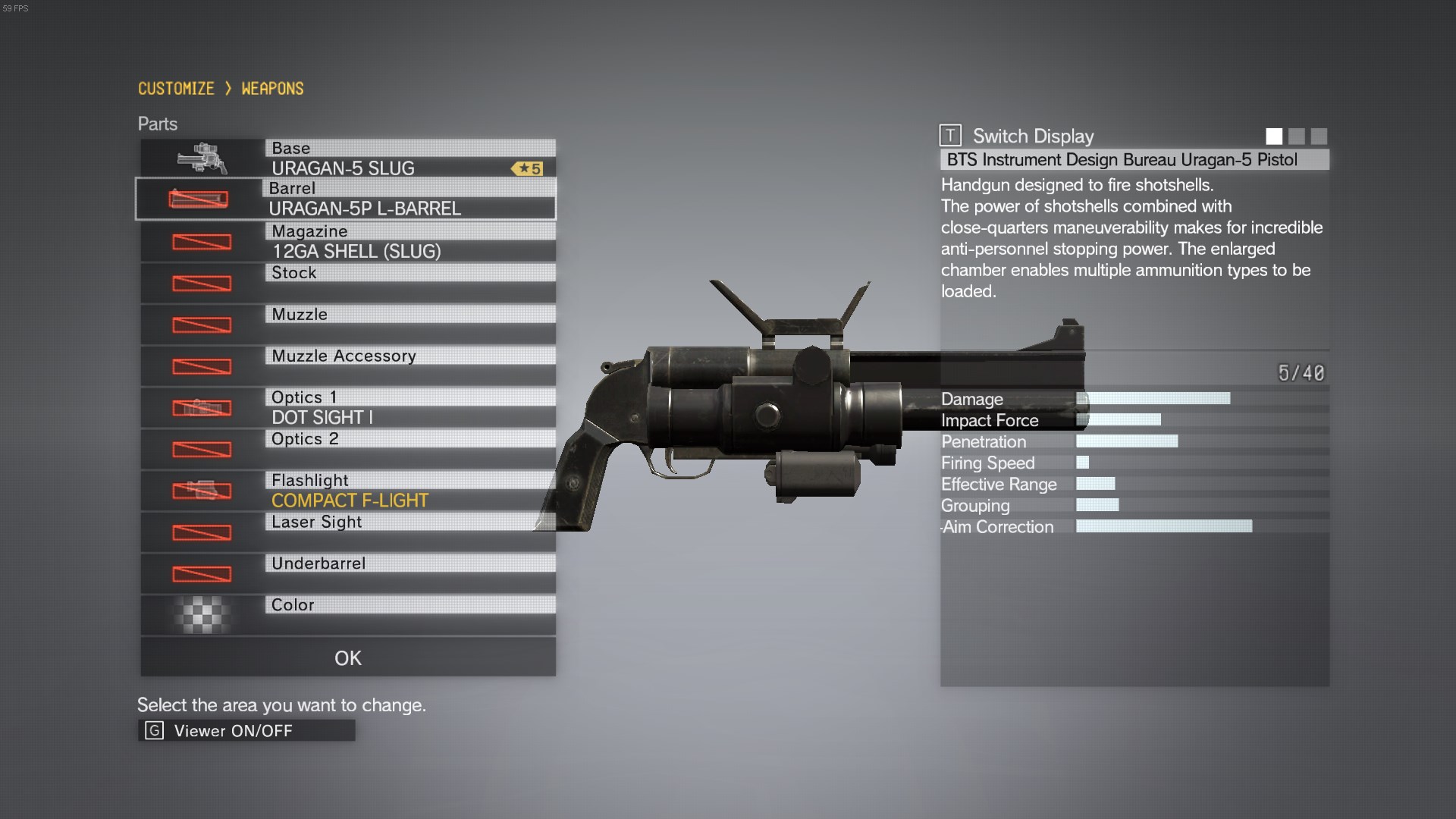The height and width of the screenshot is (819, 1456).
Task: Select the Stock part row
Action: (347, 283)
